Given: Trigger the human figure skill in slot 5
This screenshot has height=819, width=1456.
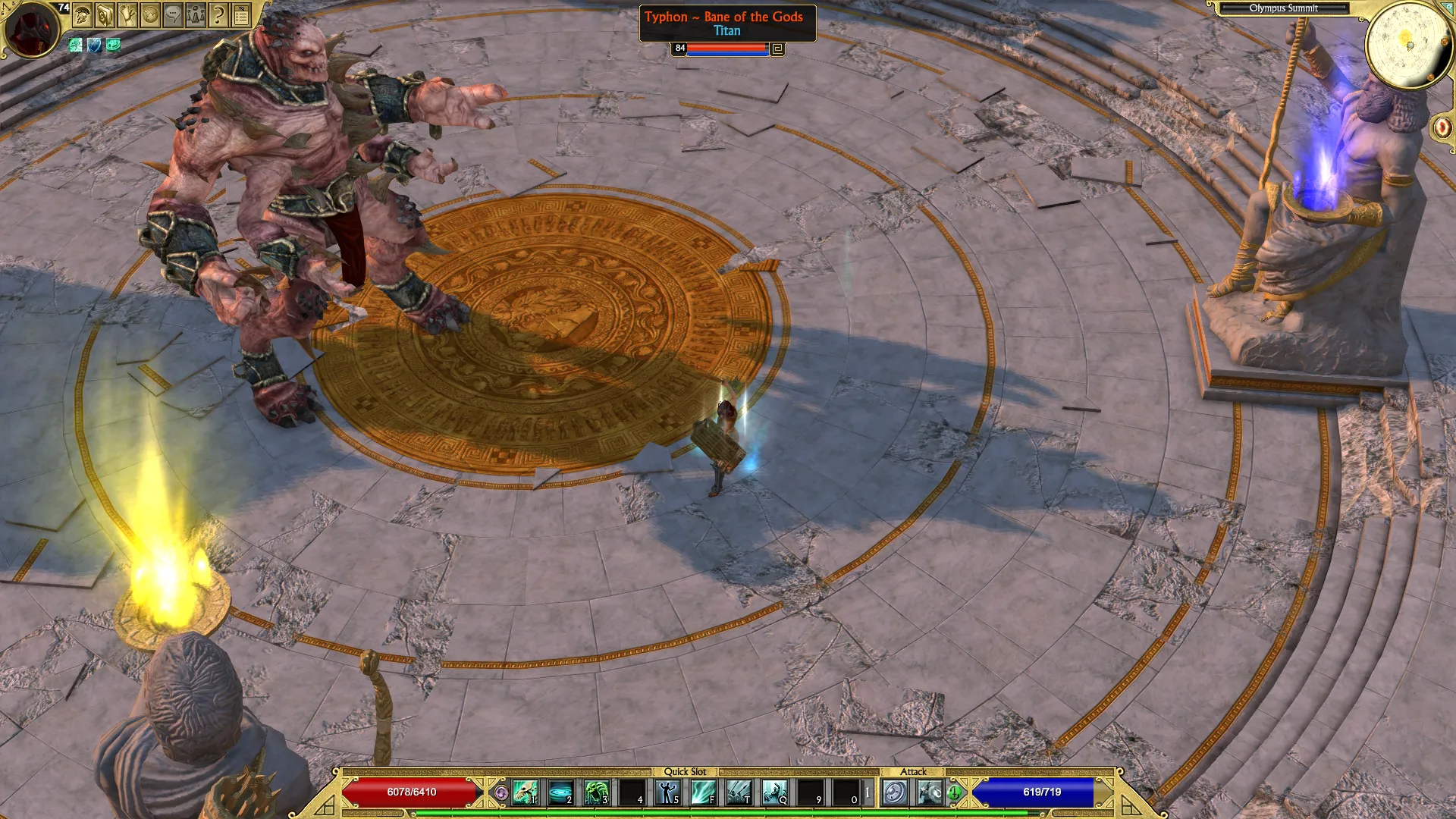Looking at the screenshot, I should (667, 792).
